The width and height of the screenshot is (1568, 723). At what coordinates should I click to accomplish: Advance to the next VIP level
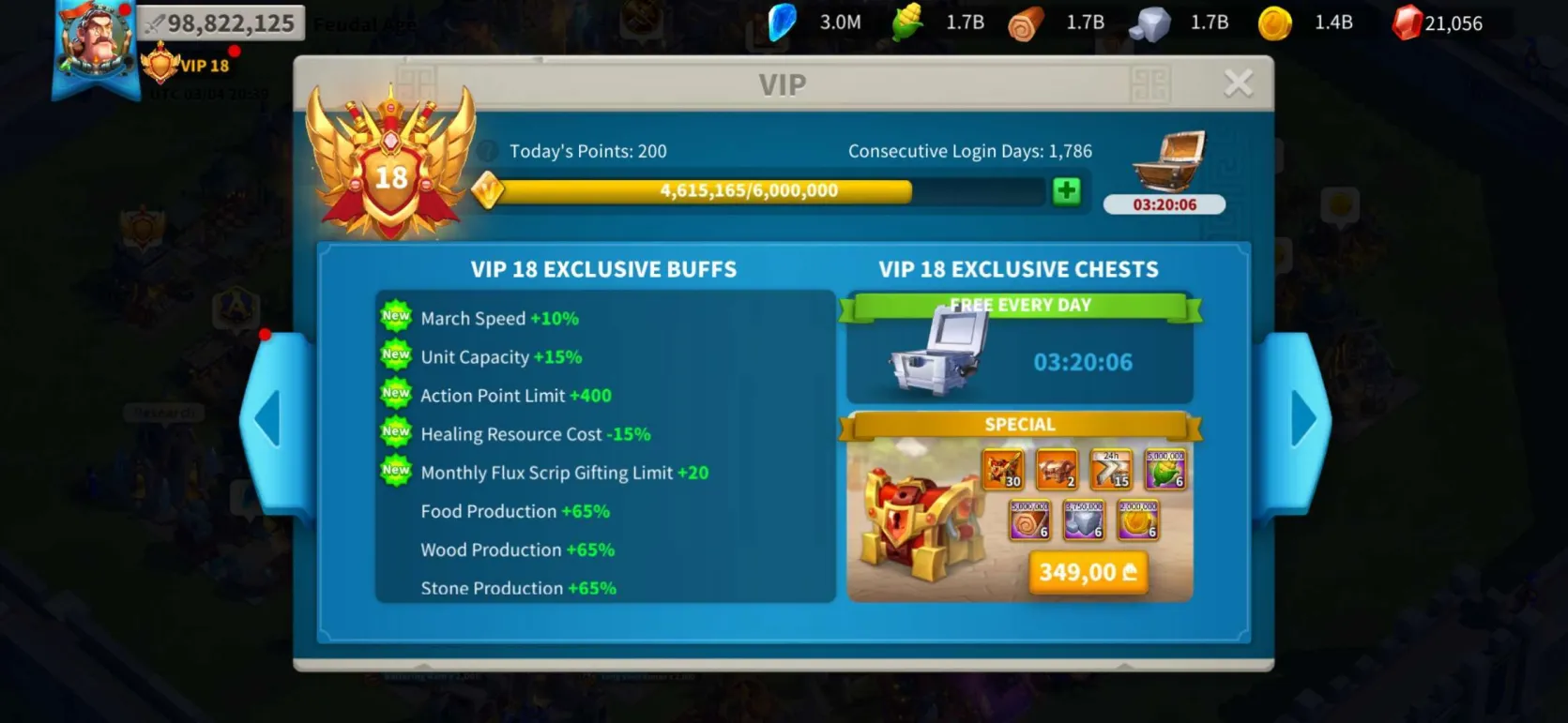[x=1302, y=418]
